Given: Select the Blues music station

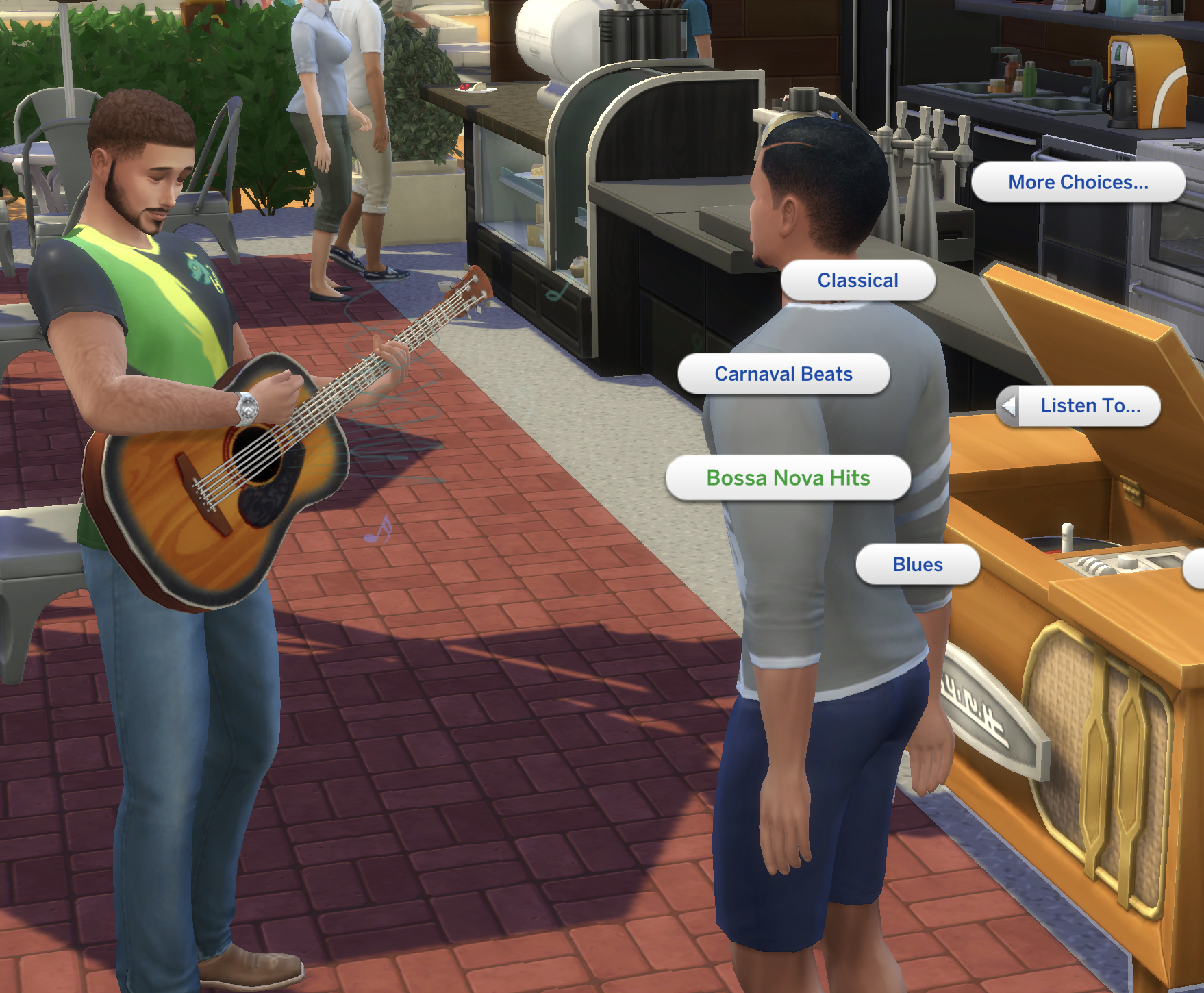Looking at the screenshot, I should pos(918,564).
